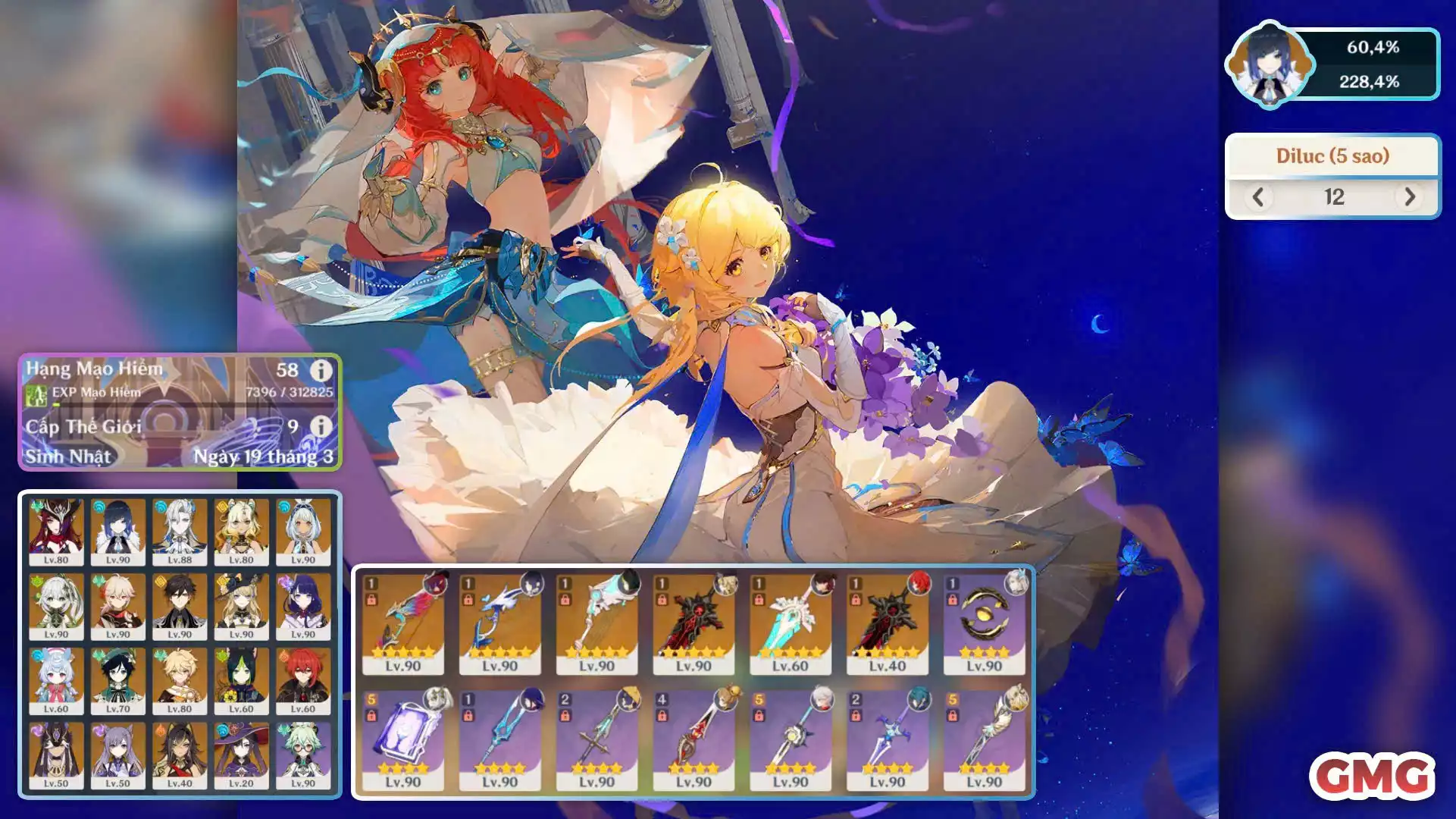Pick the Lv.40 Wolf's Gravestone claymore
This screenshot has width=1456, height=819.
(887, 623)
